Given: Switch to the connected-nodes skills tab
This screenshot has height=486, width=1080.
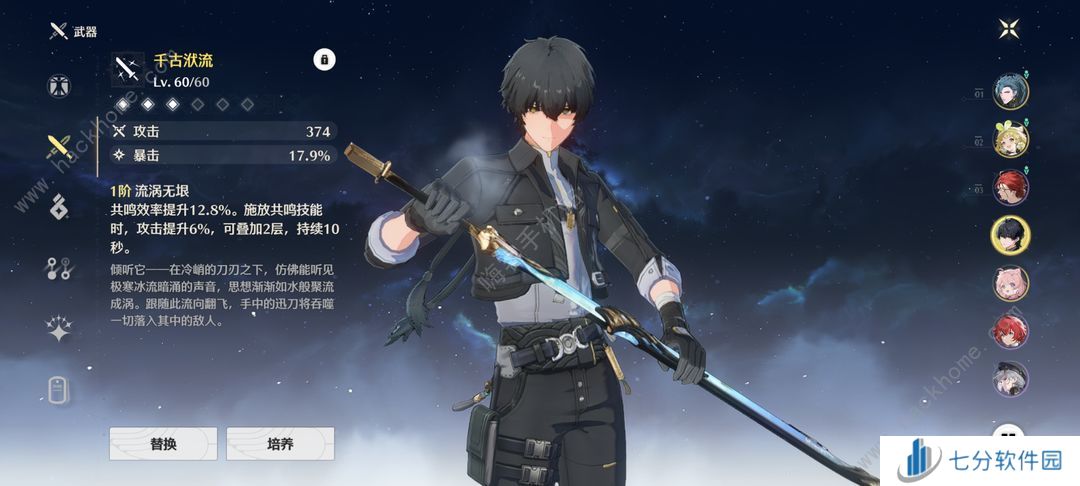Looking at the screenshot, I should point(59,268).
